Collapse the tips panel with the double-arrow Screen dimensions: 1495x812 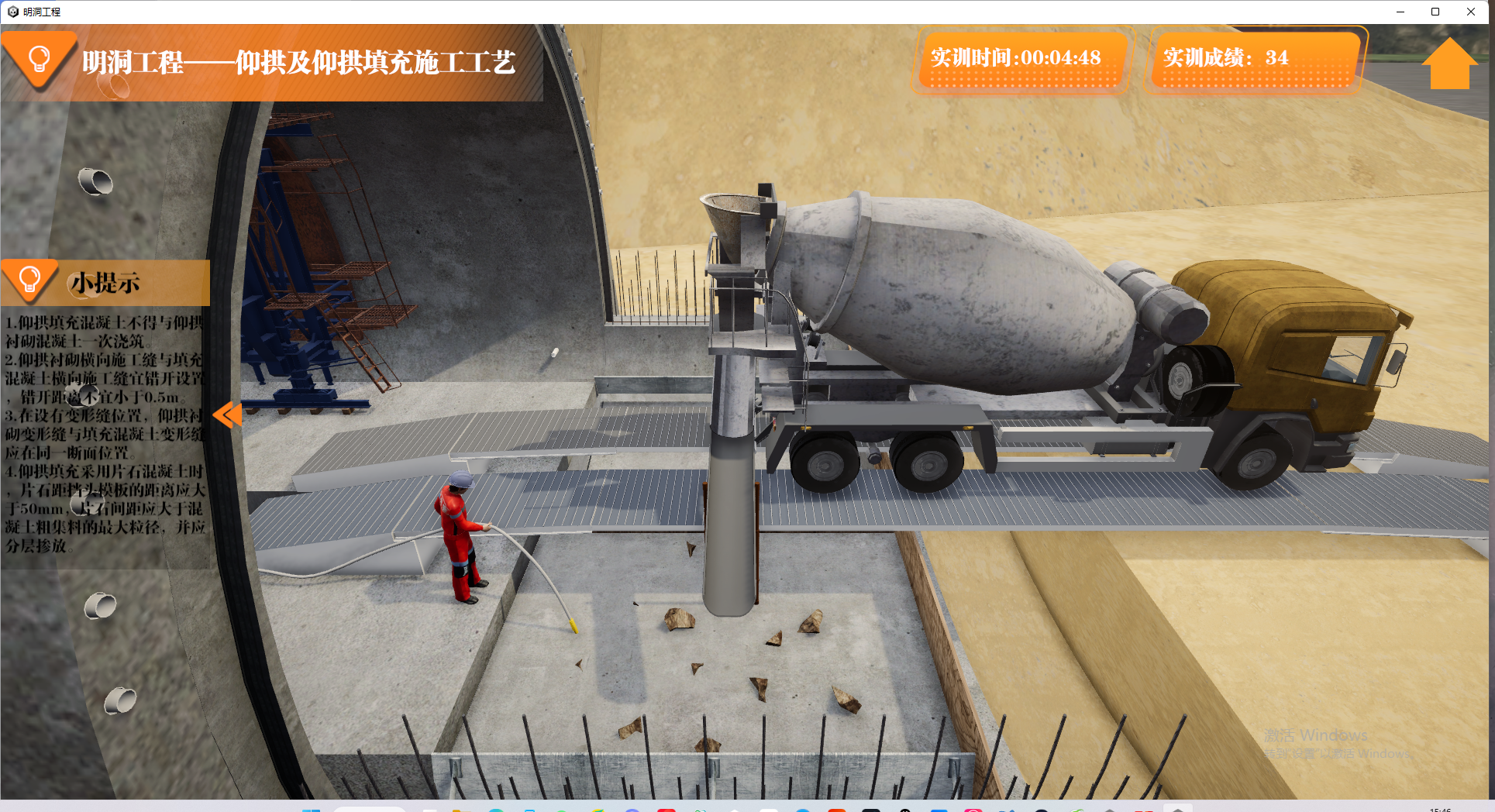pos(227,415)
